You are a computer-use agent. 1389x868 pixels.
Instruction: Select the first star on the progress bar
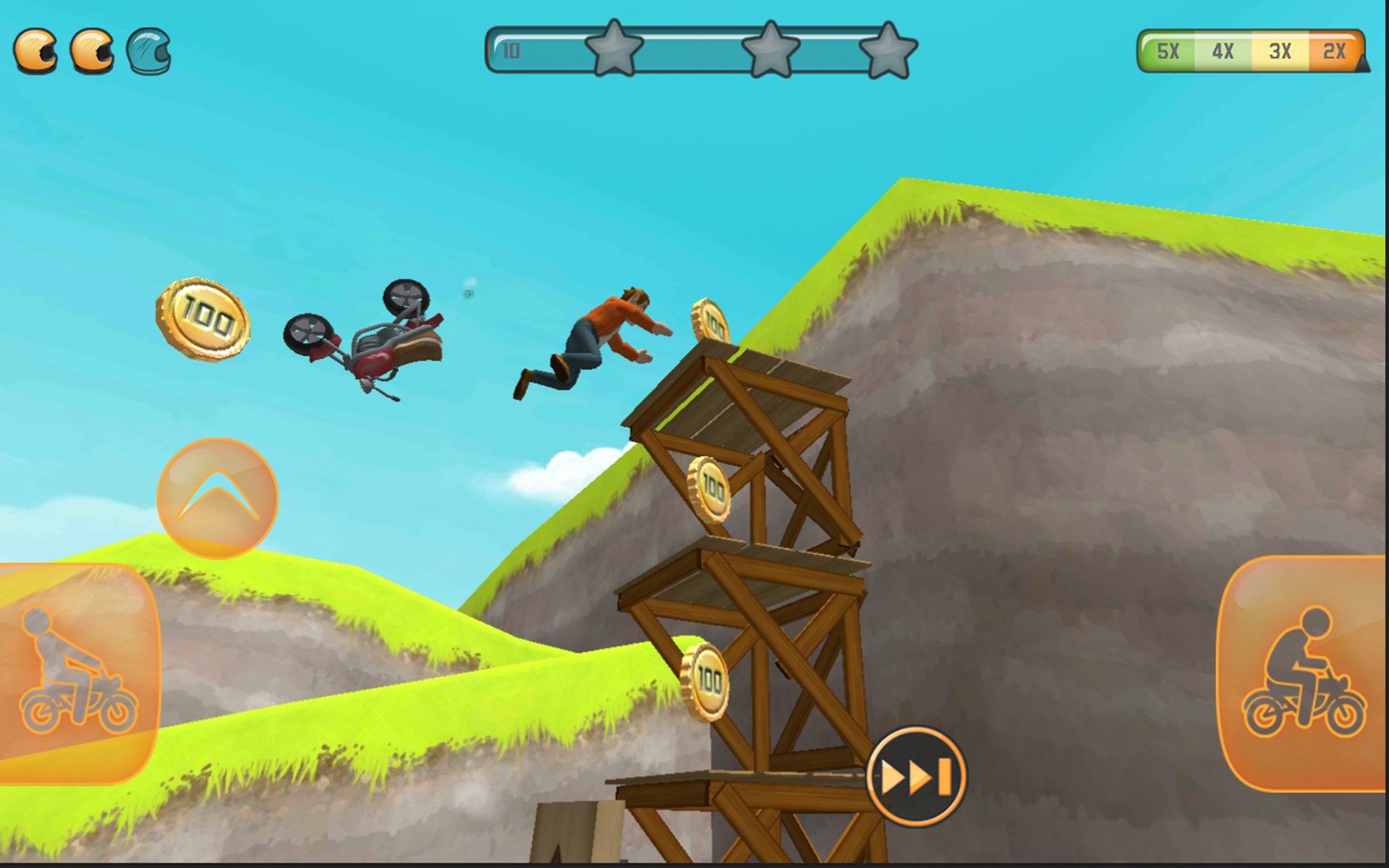(613, 51)
